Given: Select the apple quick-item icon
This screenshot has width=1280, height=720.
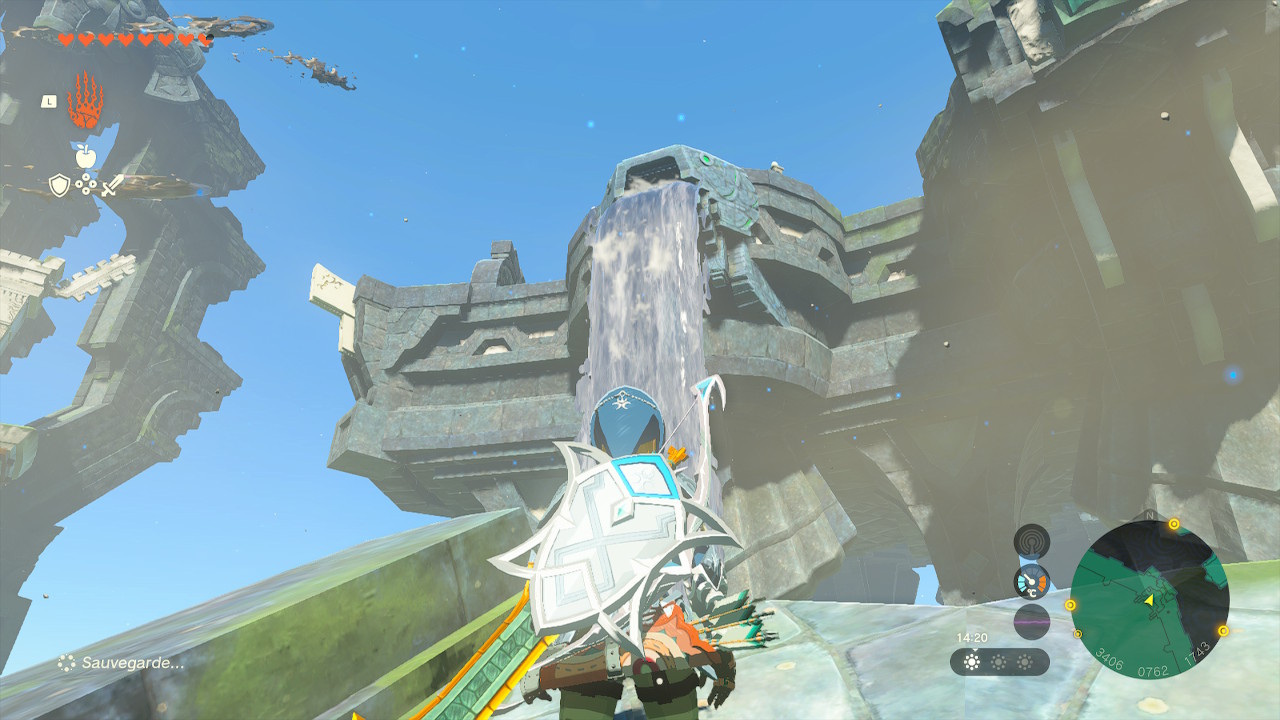Looking at the screenshot, I should [85, 155].
